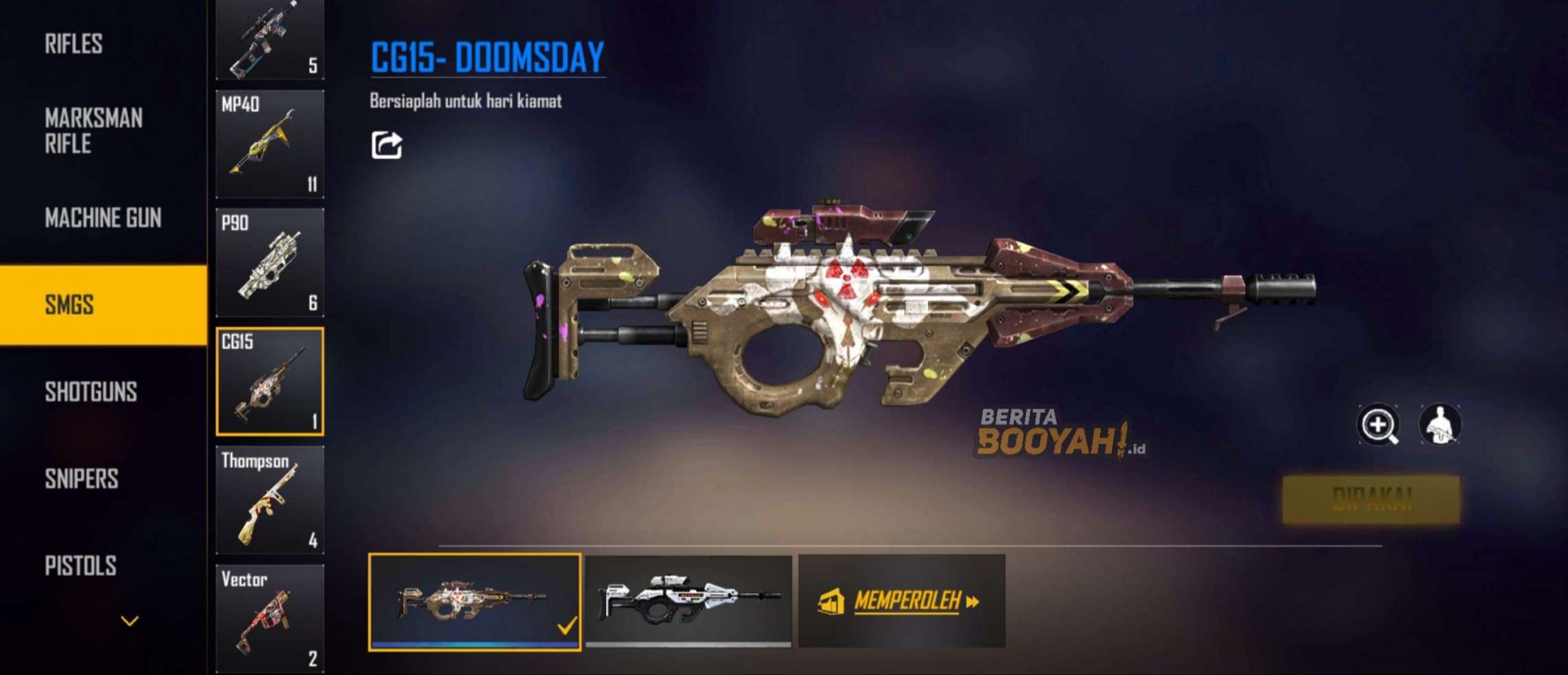The image size is (1568, 675).
Task: Select the equipped Doomsday skin thumbnail
Action: (x=474, y=602)
